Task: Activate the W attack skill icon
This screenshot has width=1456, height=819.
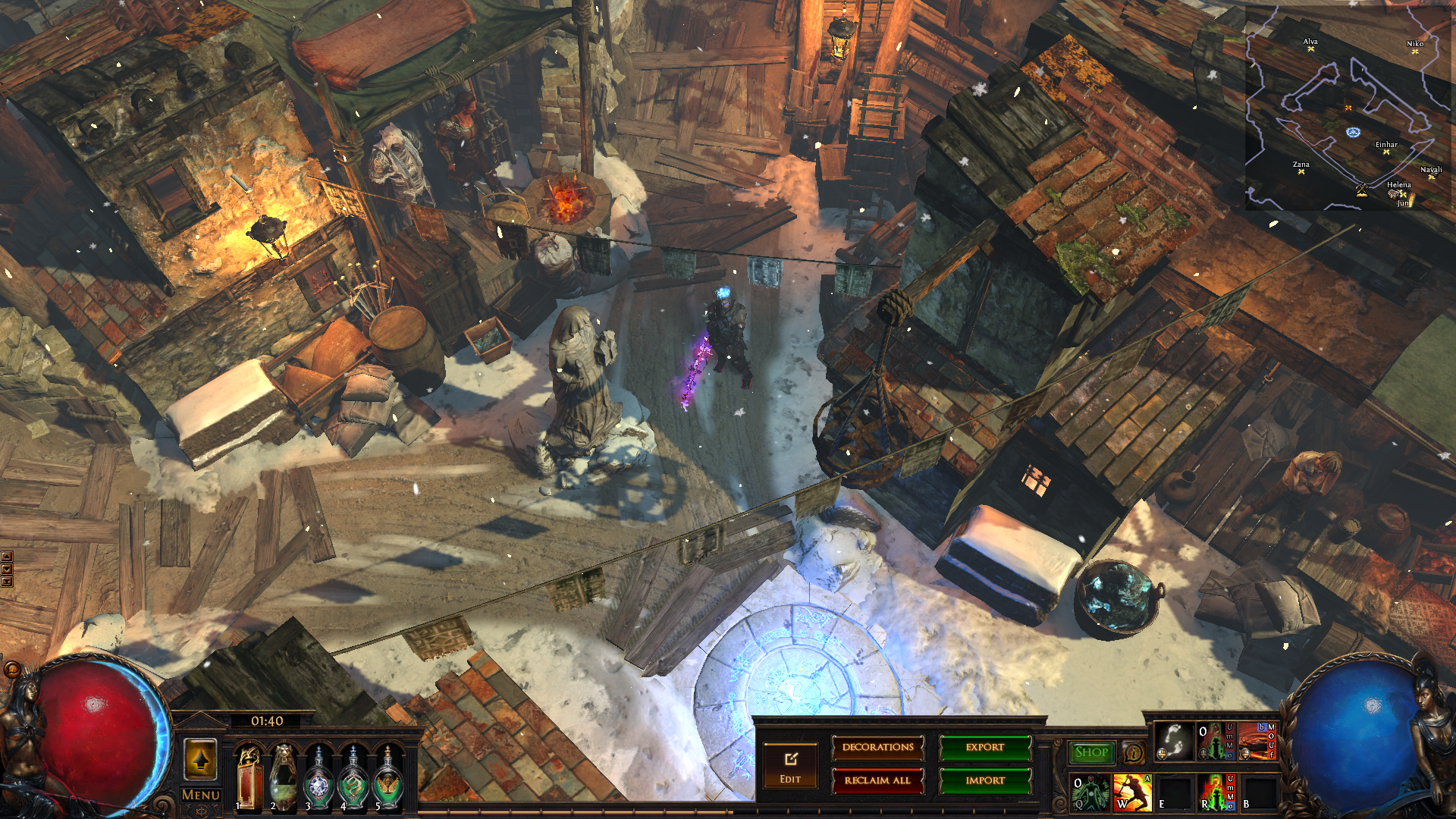Action: tap(1131, 792)
